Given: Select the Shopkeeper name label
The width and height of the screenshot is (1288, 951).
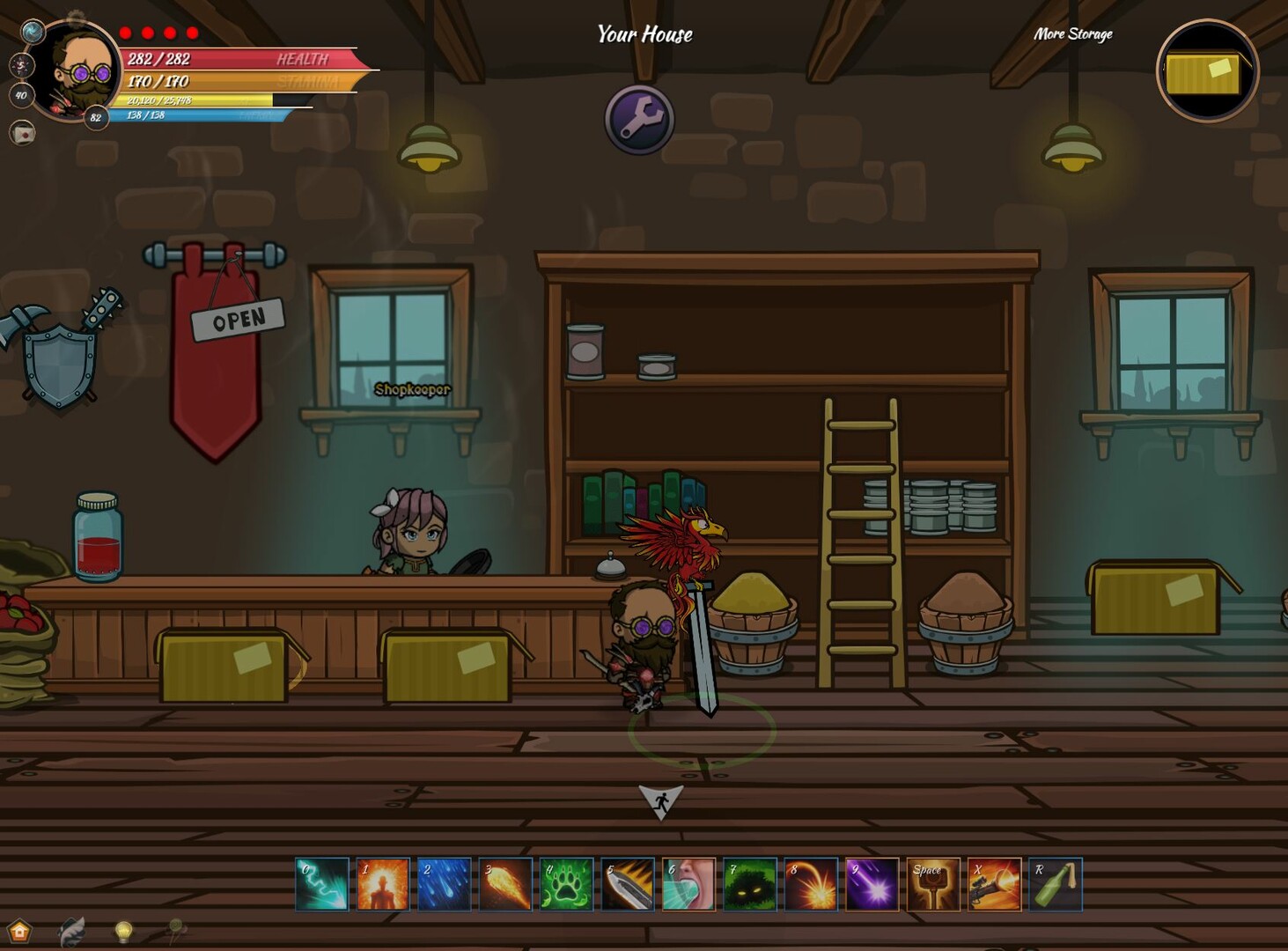Looking at the screenshot, I should point(412,388).
